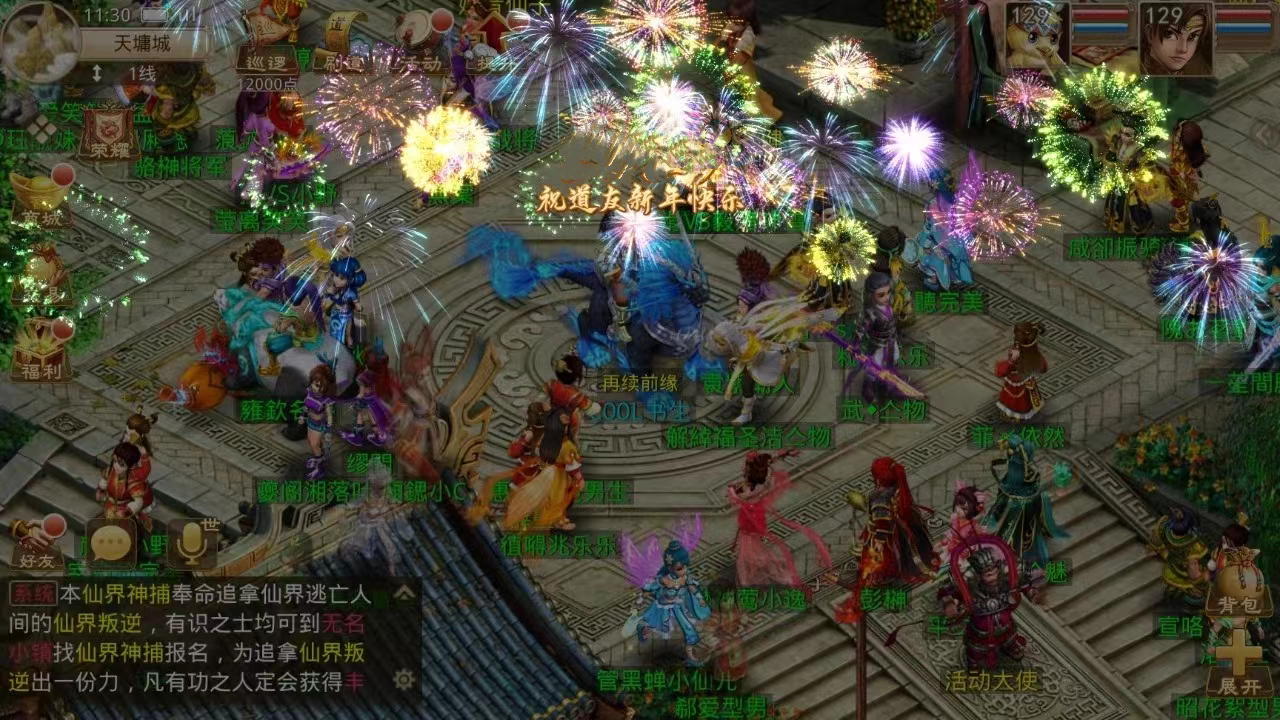Click the red 无名小镇 text link
The height and width of the screenshot is (720, 1280).
344,624
